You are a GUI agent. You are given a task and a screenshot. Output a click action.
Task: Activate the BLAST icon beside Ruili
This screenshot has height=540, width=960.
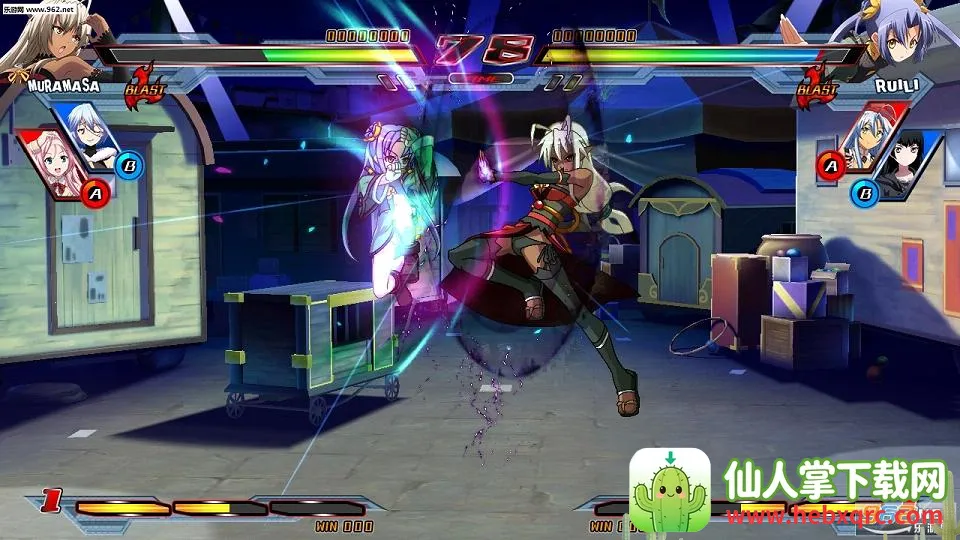click(x=816, y=85)
